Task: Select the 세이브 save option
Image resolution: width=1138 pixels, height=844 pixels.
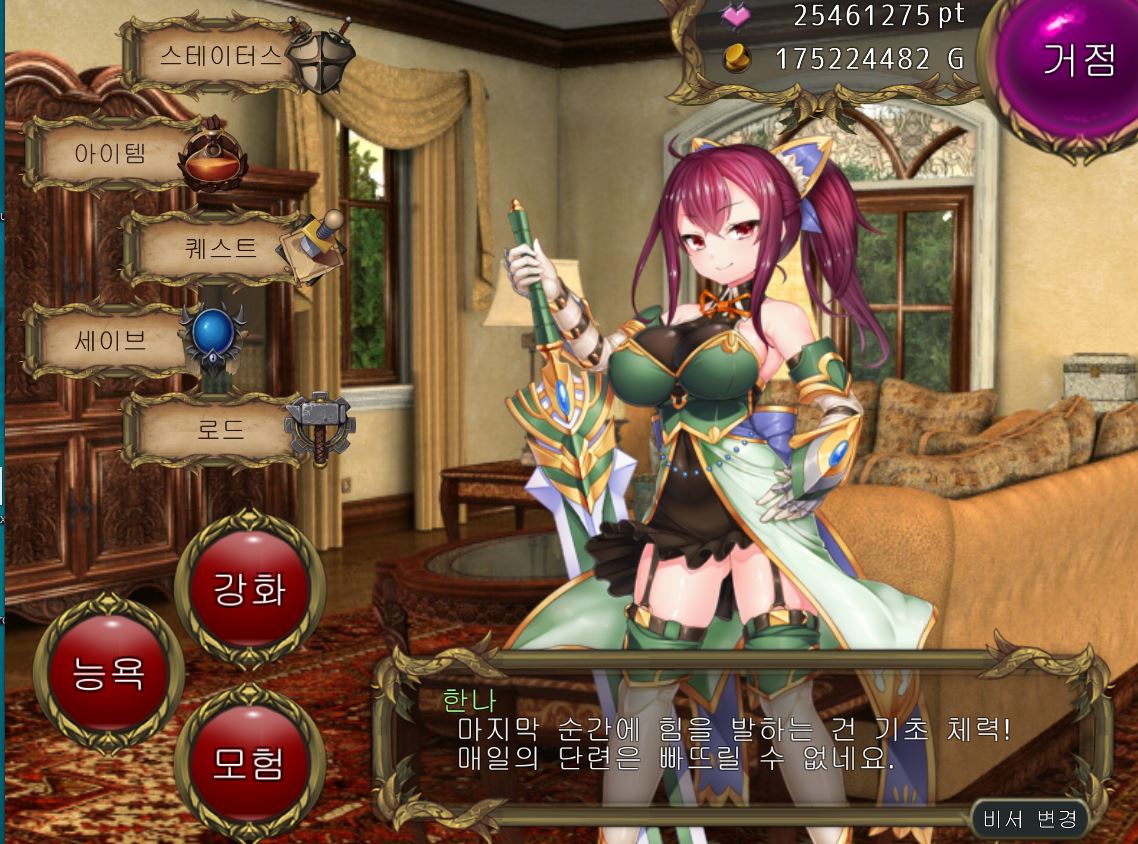Action: tap(112, 341)
